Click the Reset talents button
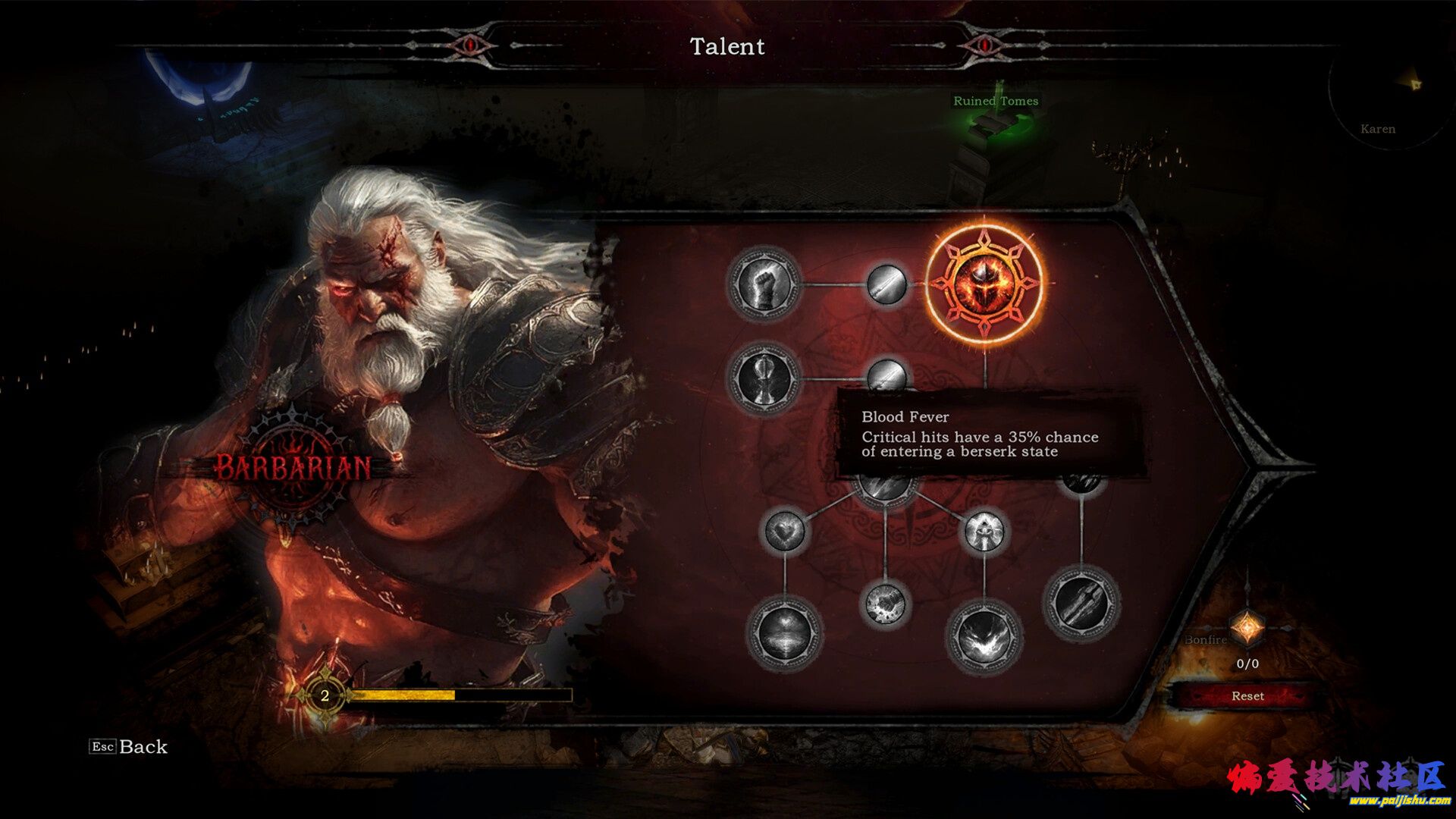1456x819 pixels. [x=1247, y=696]
